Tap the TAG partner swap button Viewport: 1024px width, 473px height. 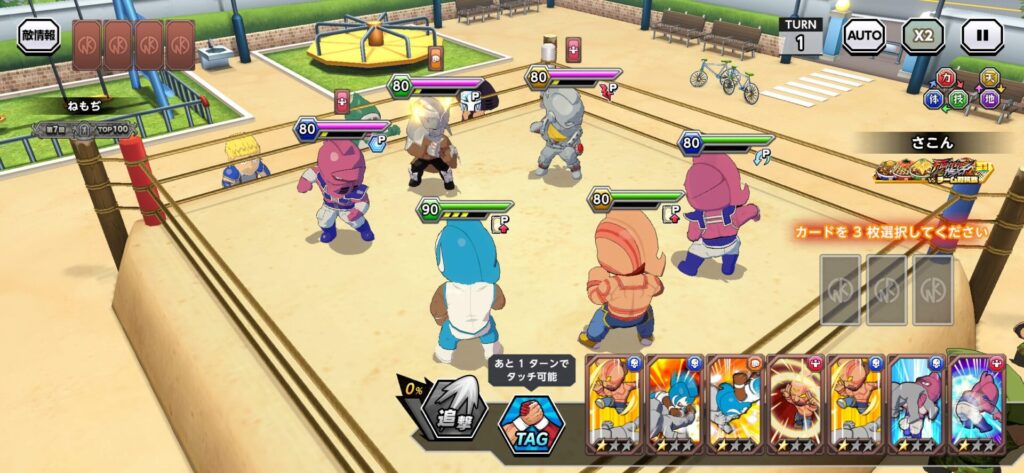(531, 422)
